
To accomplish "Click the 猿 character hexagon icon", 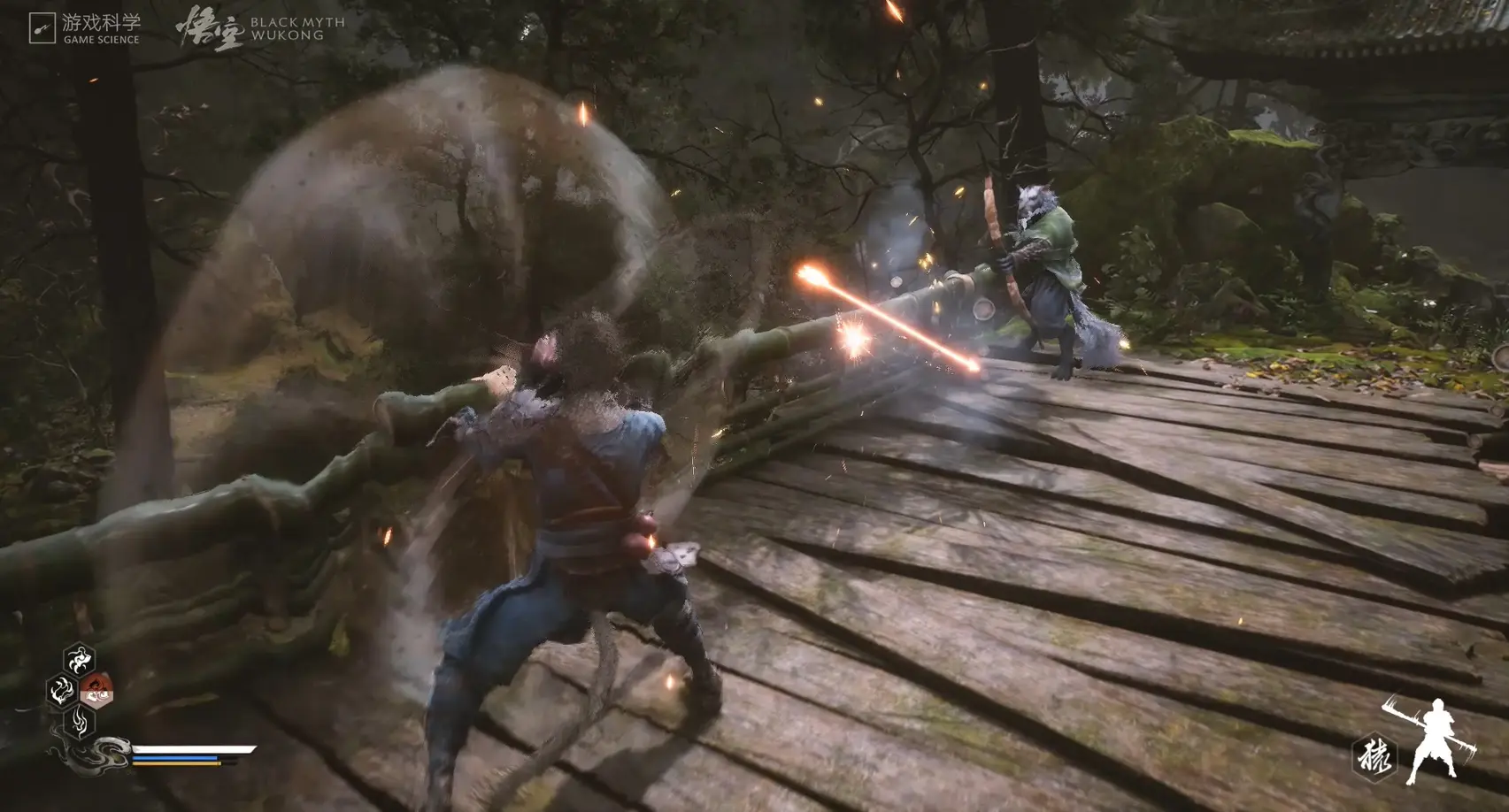I will coord(1374,758).
